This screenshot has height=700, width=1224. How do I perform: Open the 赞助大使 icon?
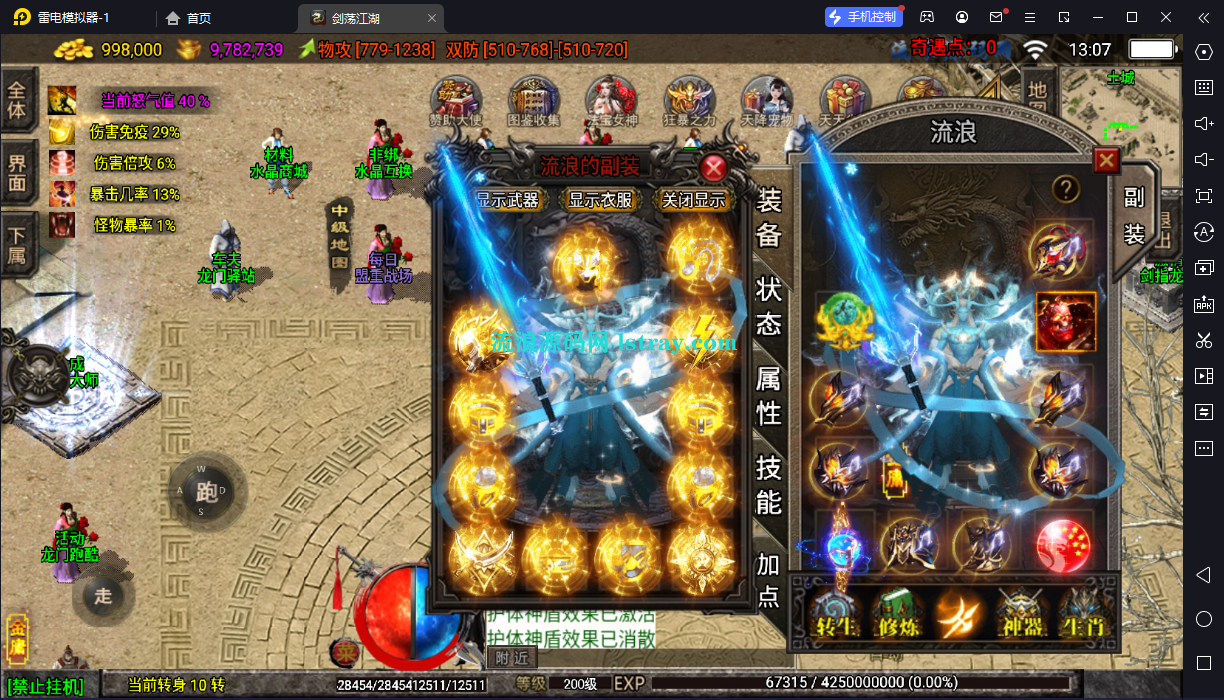point(455,101)
